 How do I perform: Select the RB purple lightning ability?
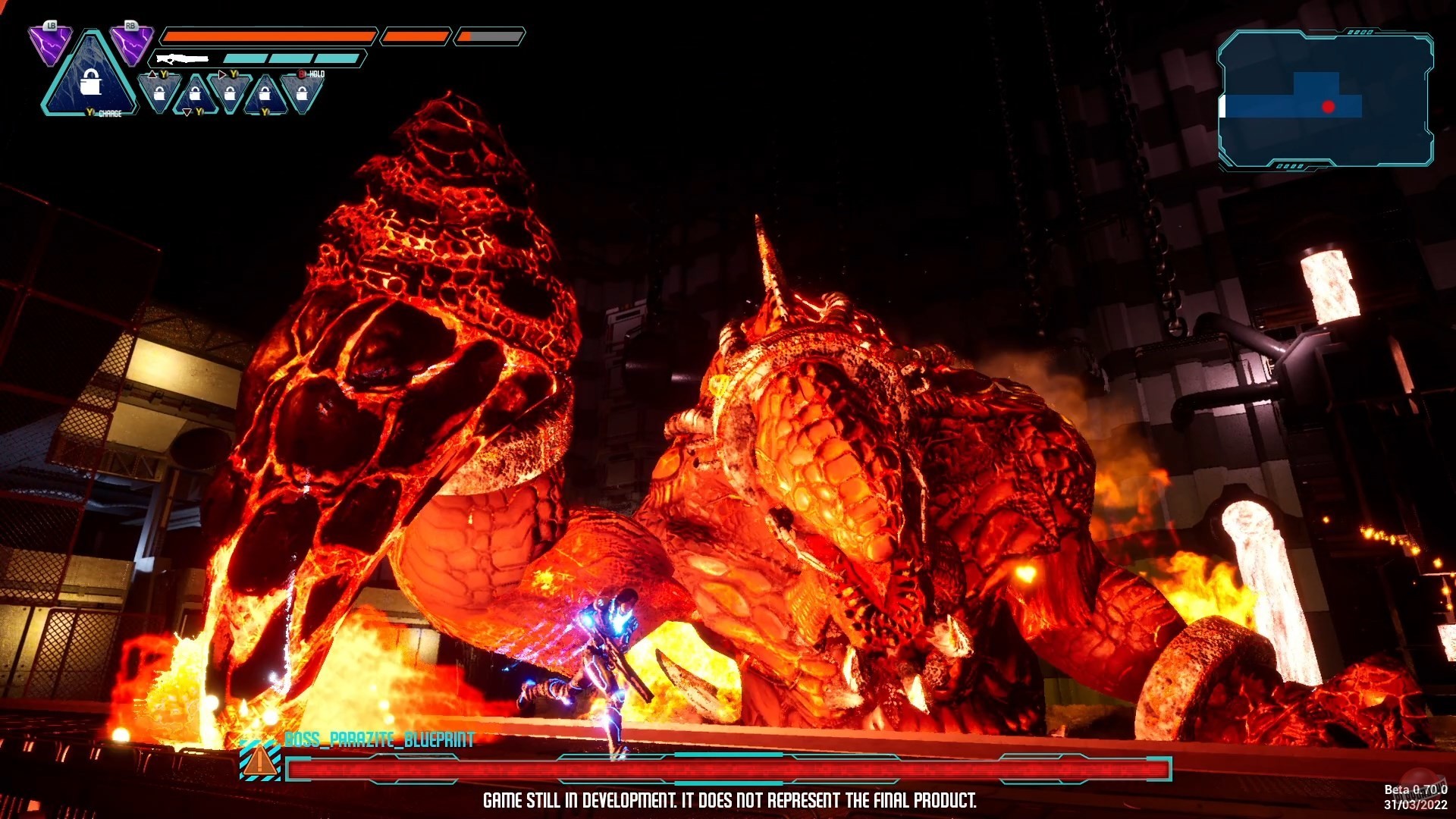[131, 45]
